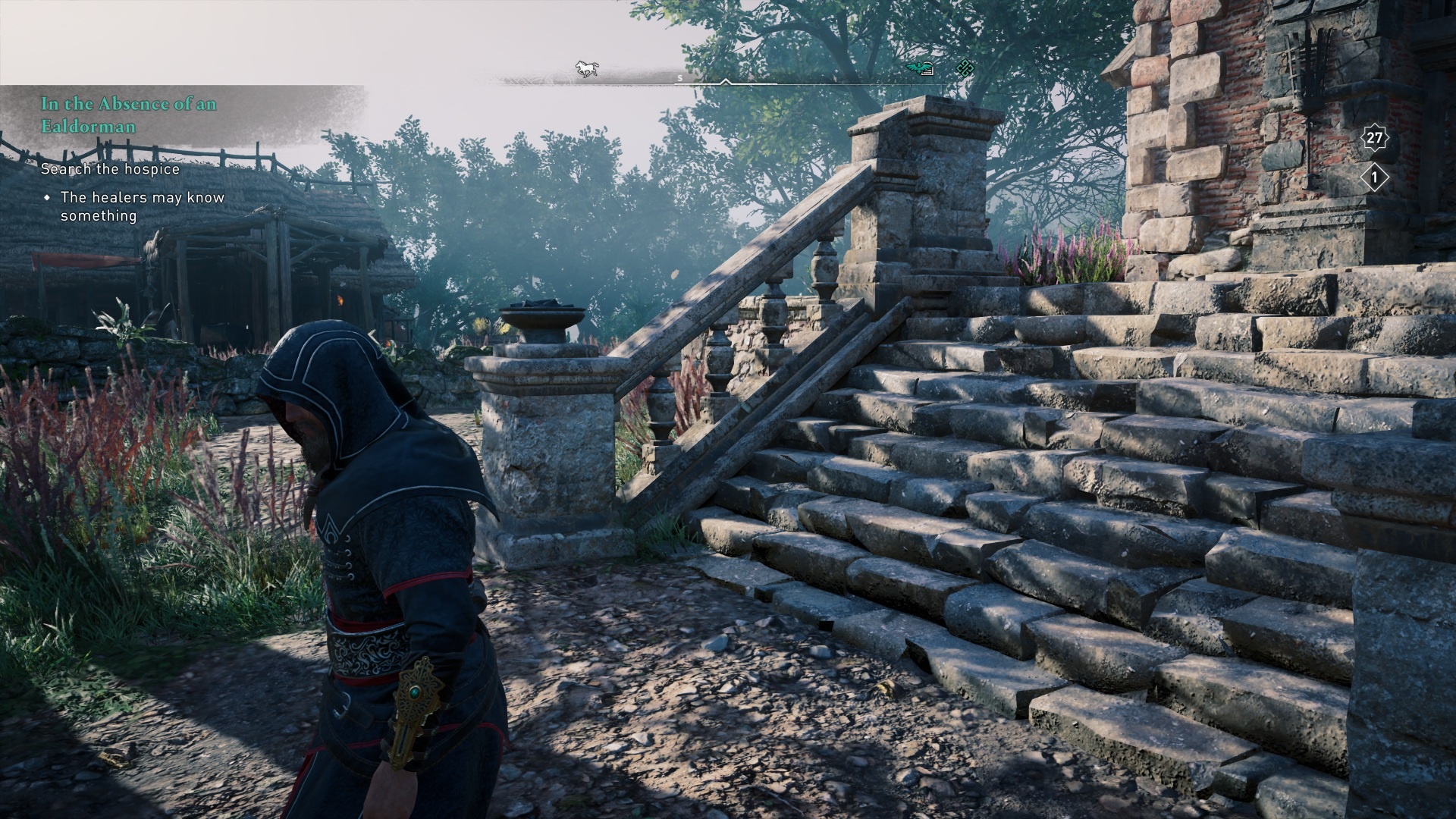Select the 'In the Absence of an Ealdorman' quest title
Viewport: 1456px width, 819px height.
click(x=128, y=115)
